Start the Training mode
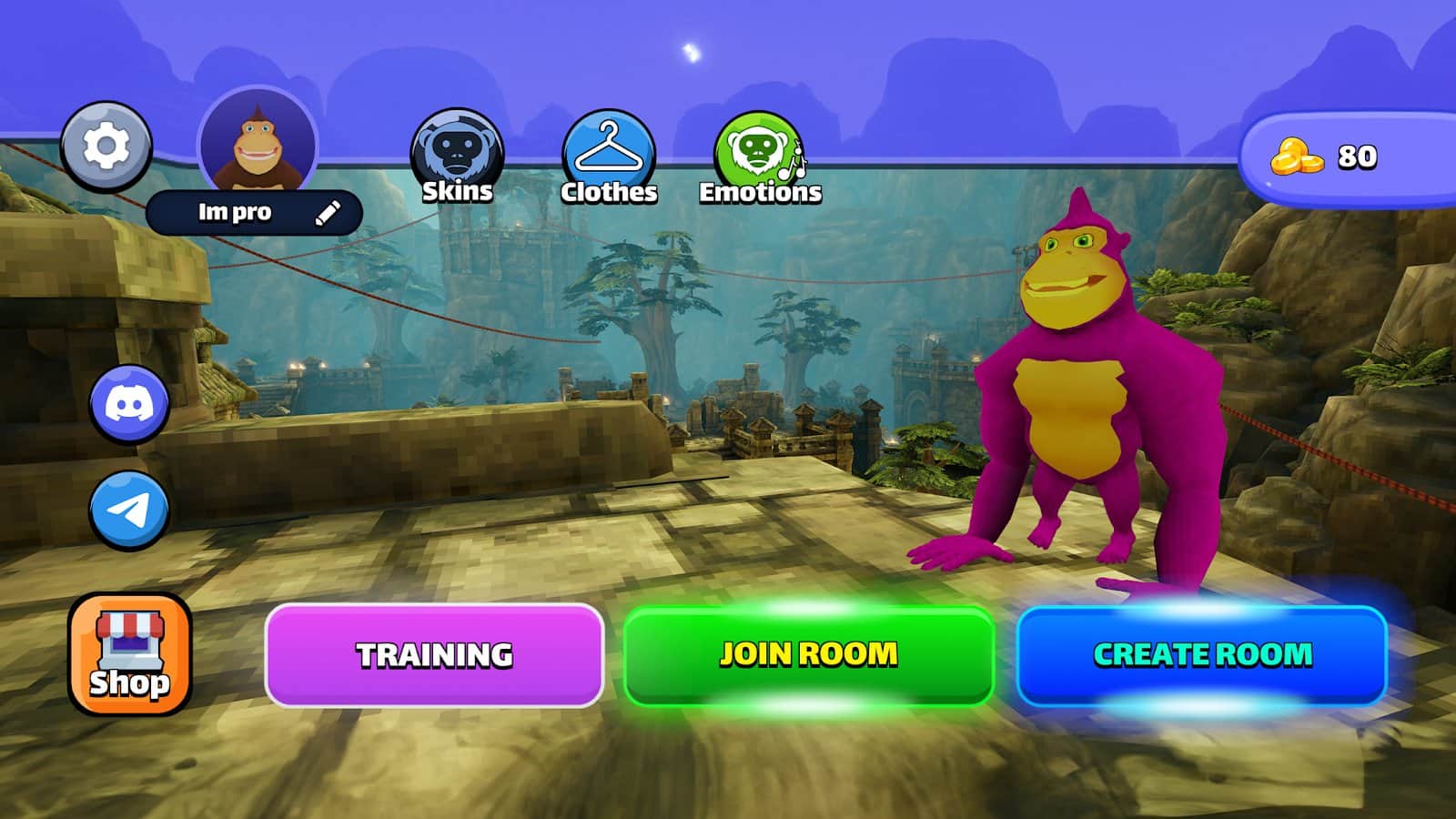Viewport: 1456px width, 819px height. 434,654
